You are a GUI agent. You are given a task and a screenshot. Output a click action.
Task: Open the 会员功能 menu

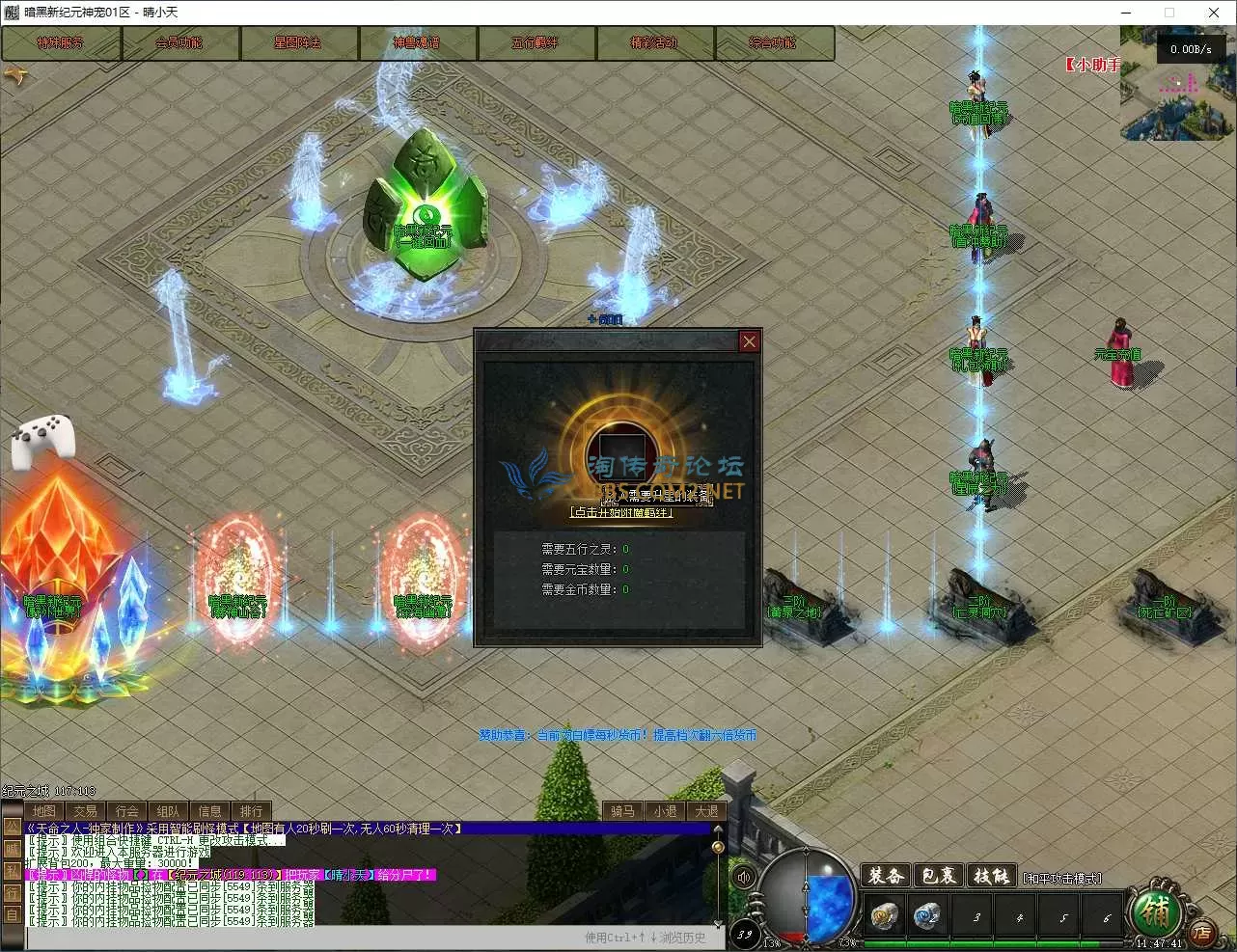tap(179, 43)
